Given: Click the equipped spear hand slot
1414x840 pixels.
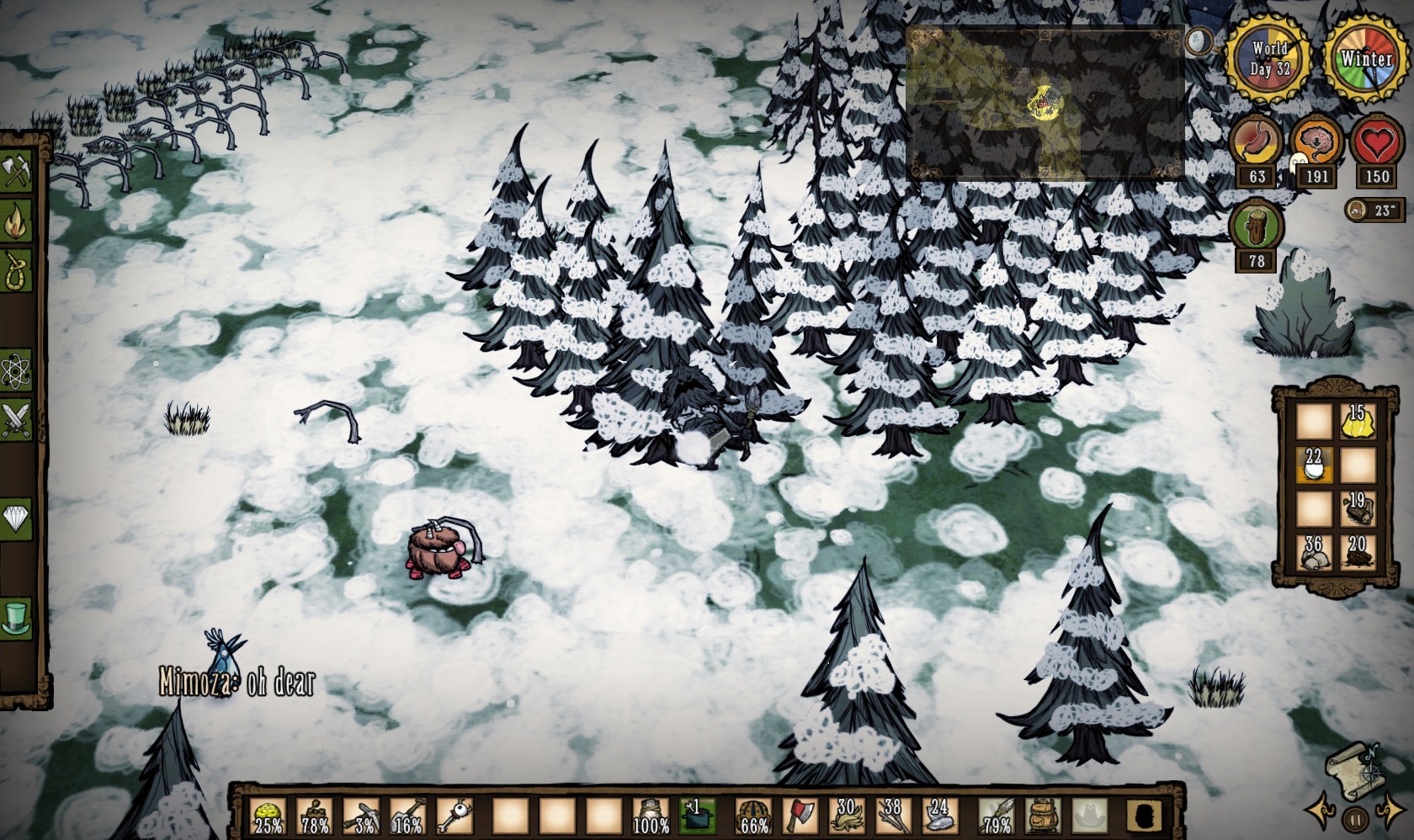Looking at the screenshot, I should pos(997,816).
